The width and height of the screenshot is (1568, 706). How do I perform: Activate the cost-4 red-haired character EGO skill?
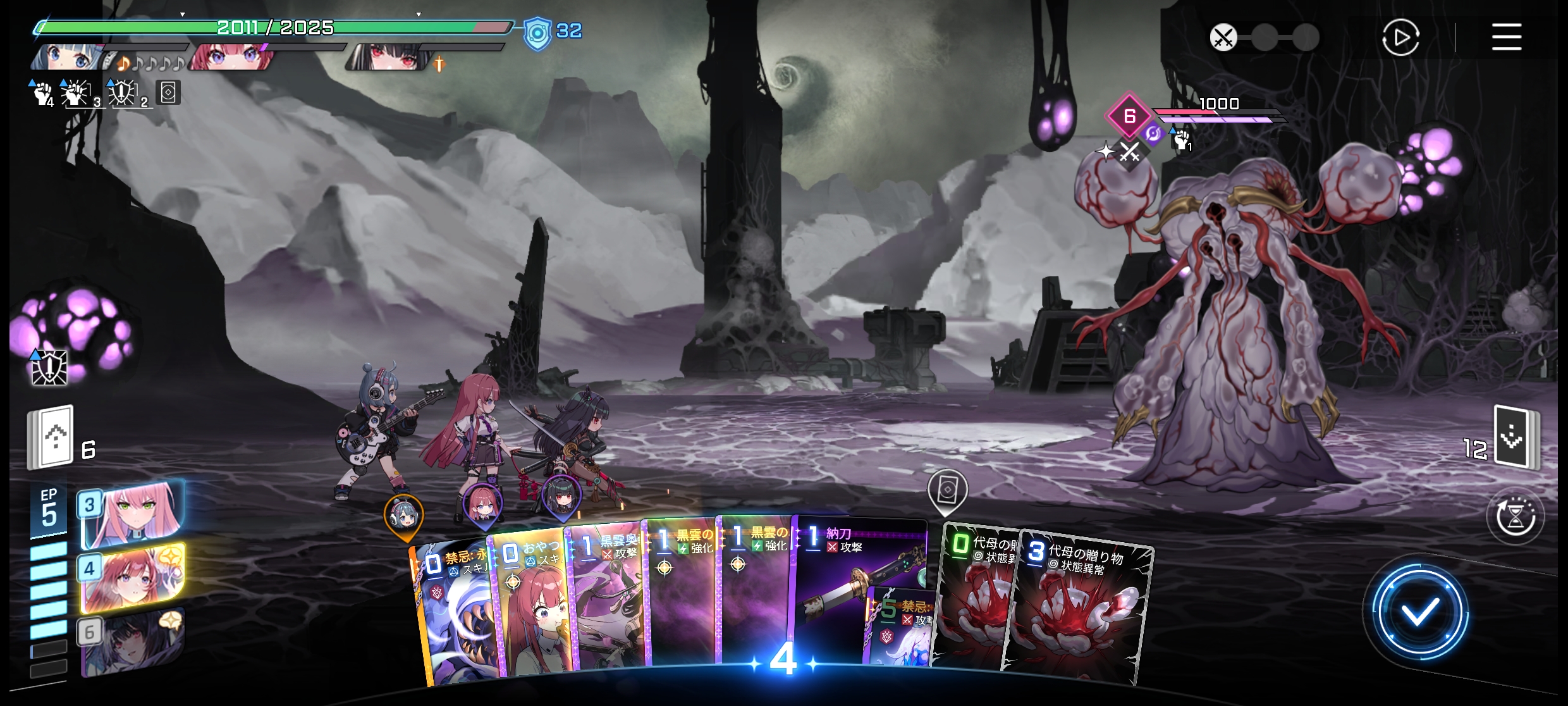pos(133,577)
